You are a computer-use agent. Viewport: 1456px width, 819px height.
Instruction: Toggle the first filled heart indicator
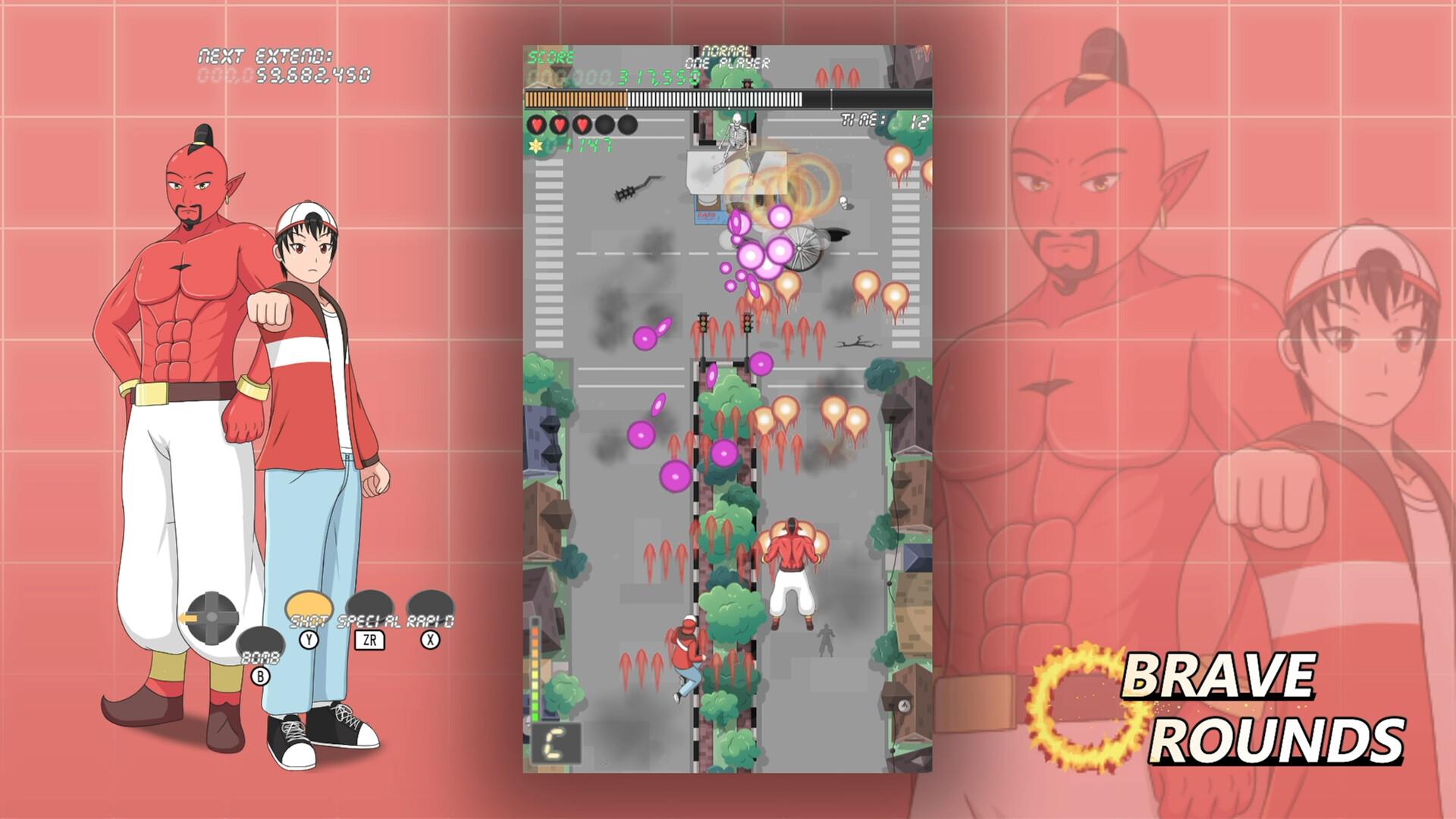click(537, 124)
